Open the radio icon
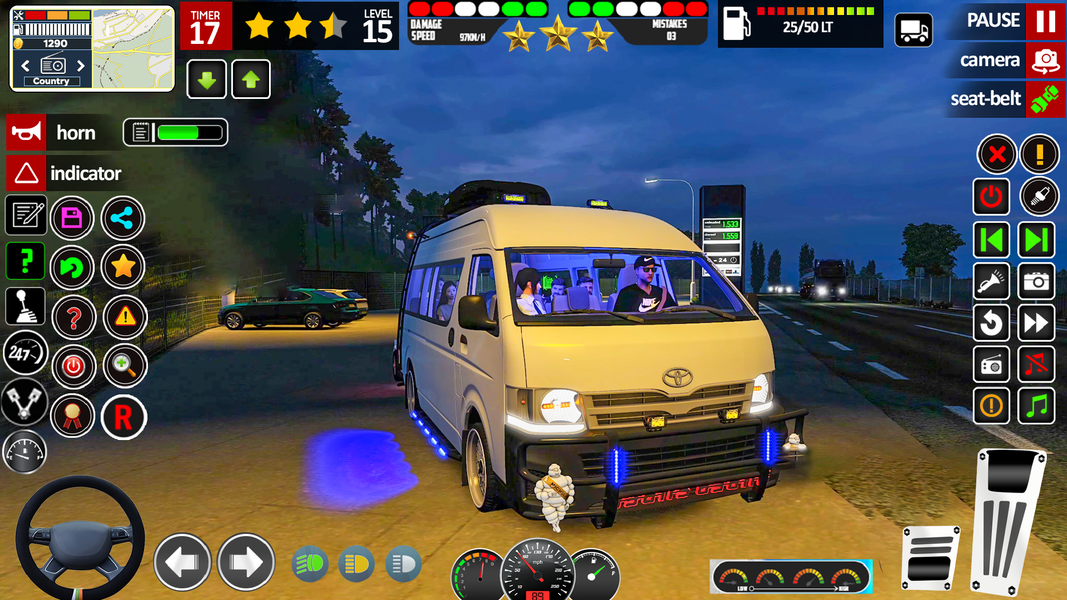The width and height of the screenshot is (1067, 600). pyautogui.click(x=991, y=365)
